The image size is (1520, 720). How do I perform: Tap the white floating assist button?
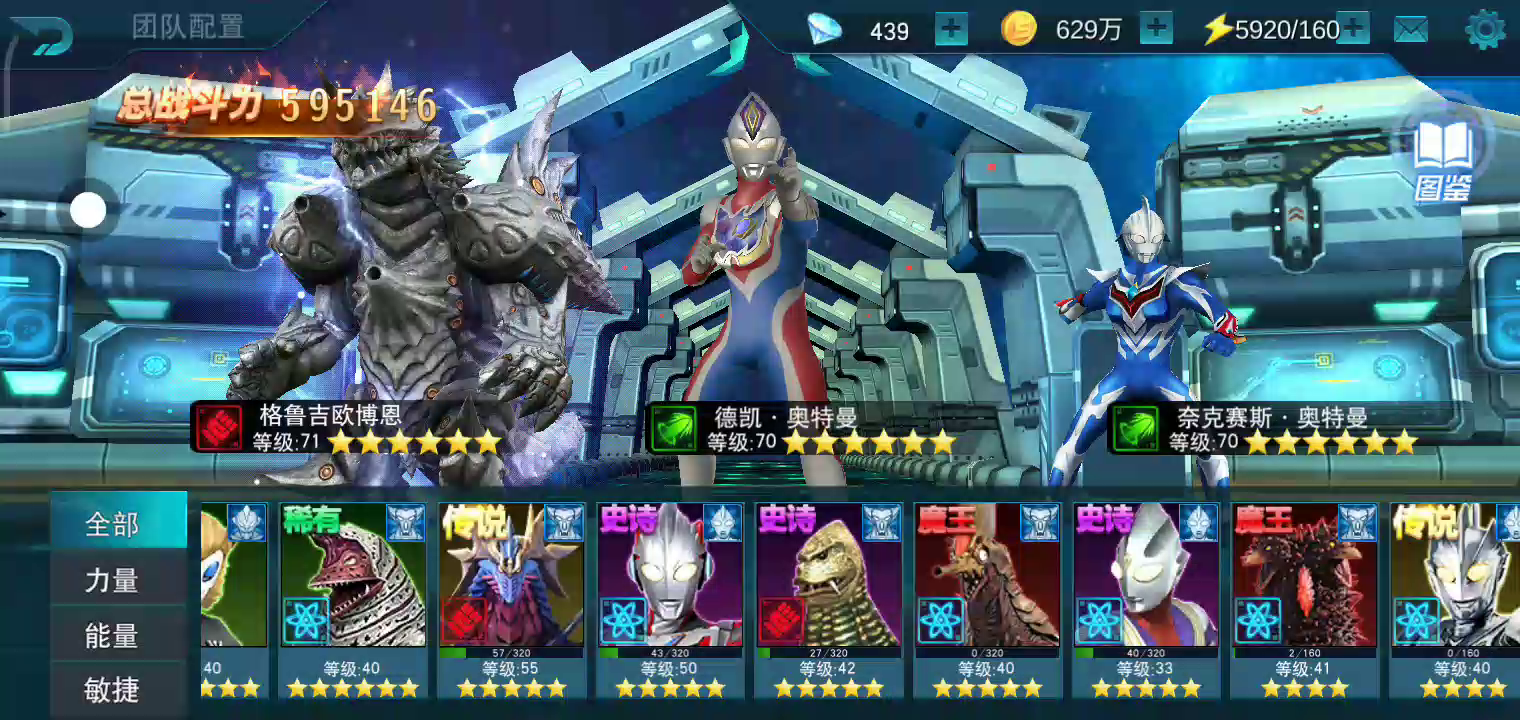pos(88,210)
